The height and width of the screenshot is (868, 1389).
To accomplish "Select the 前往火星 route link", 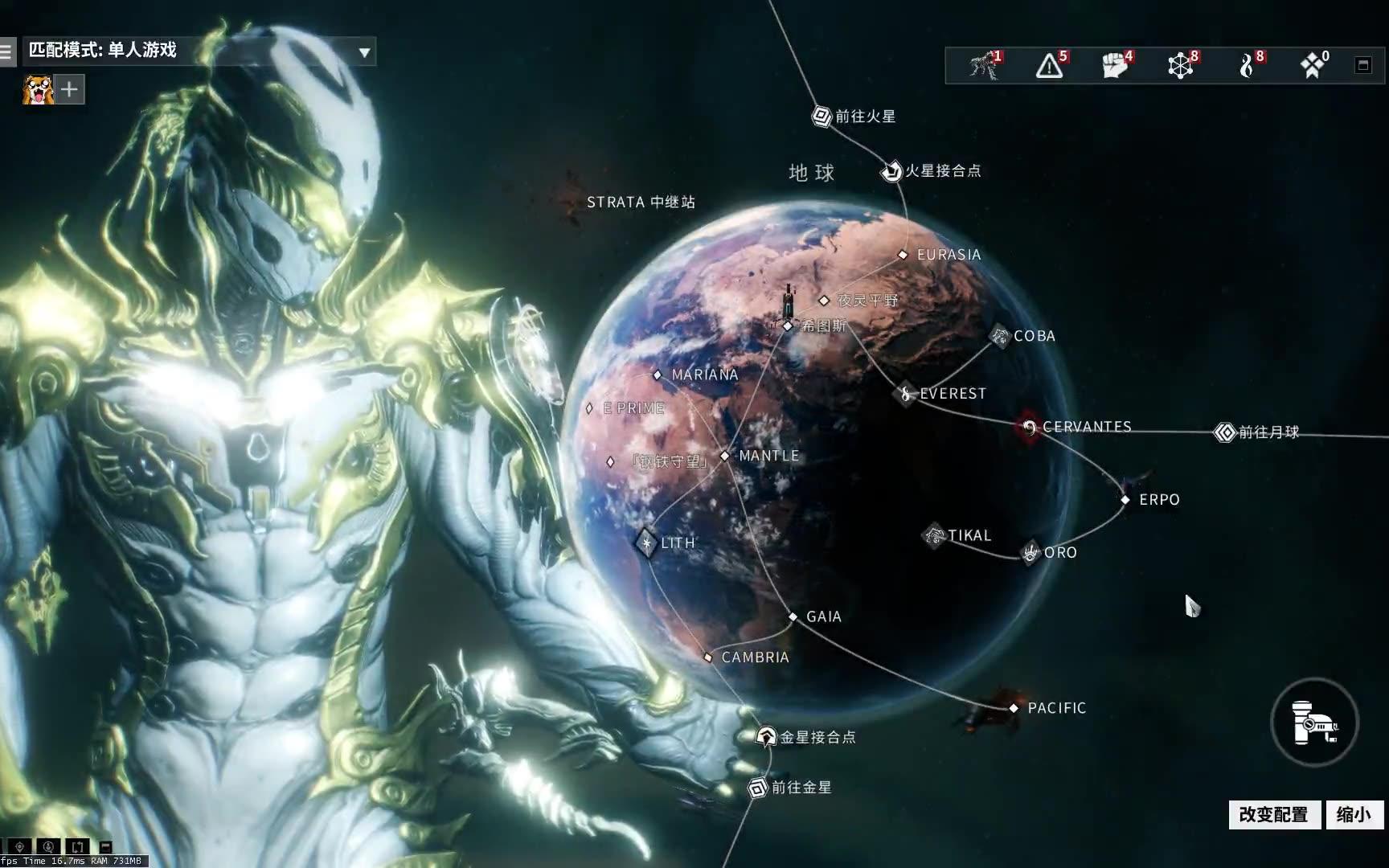I will pyautogui.click(x=821, y=115).
